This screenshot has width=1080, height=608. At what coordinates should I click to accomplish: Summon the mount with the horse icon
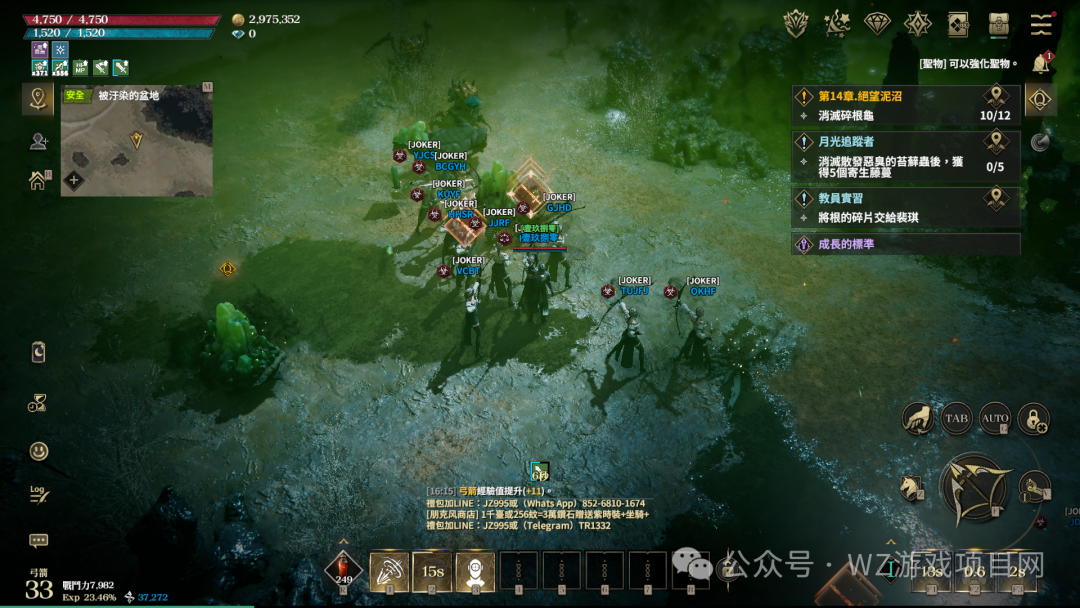pyautogui.click(x=911, y=487)
